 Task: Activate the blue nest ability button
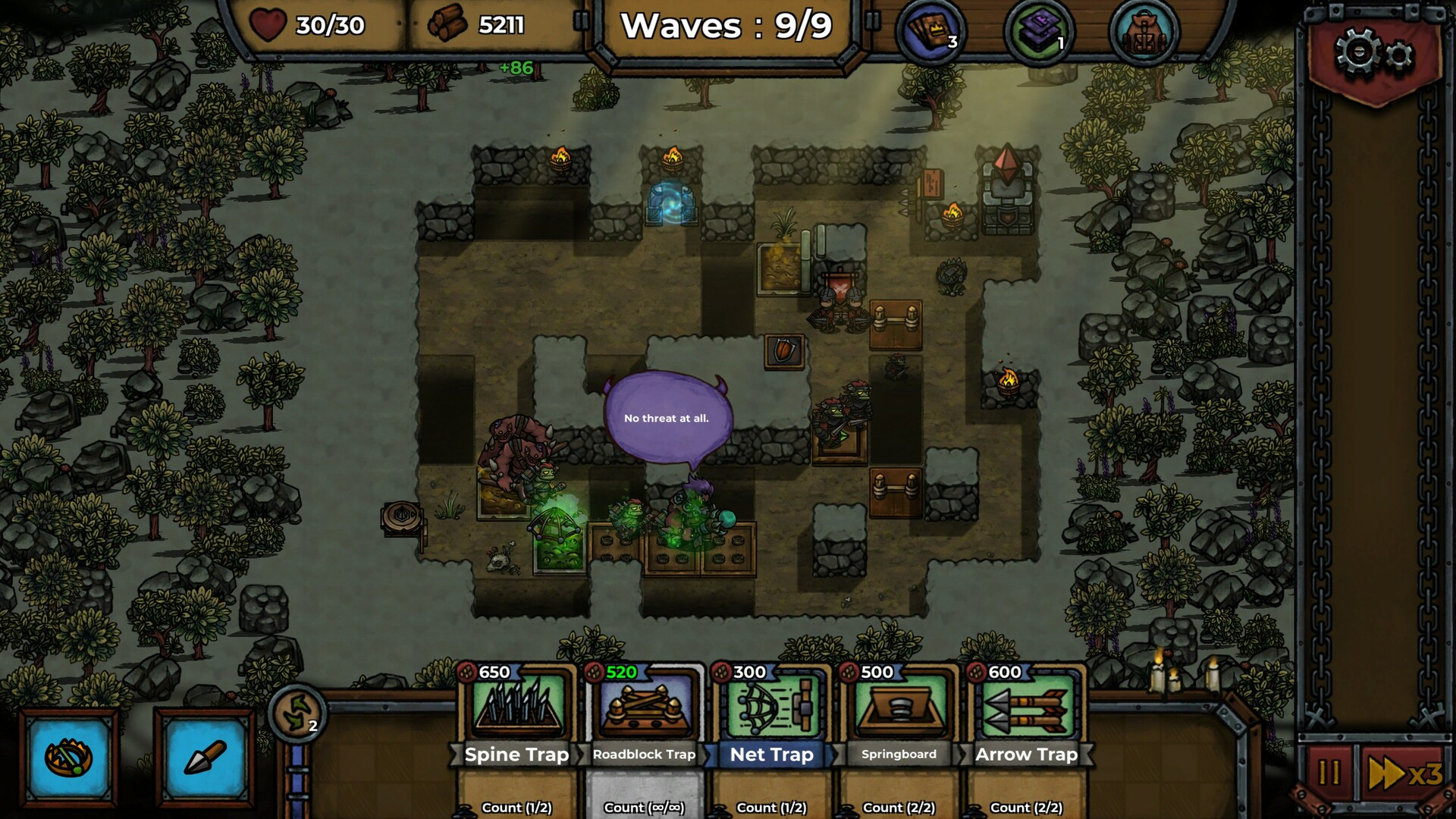tap(69, 758)
